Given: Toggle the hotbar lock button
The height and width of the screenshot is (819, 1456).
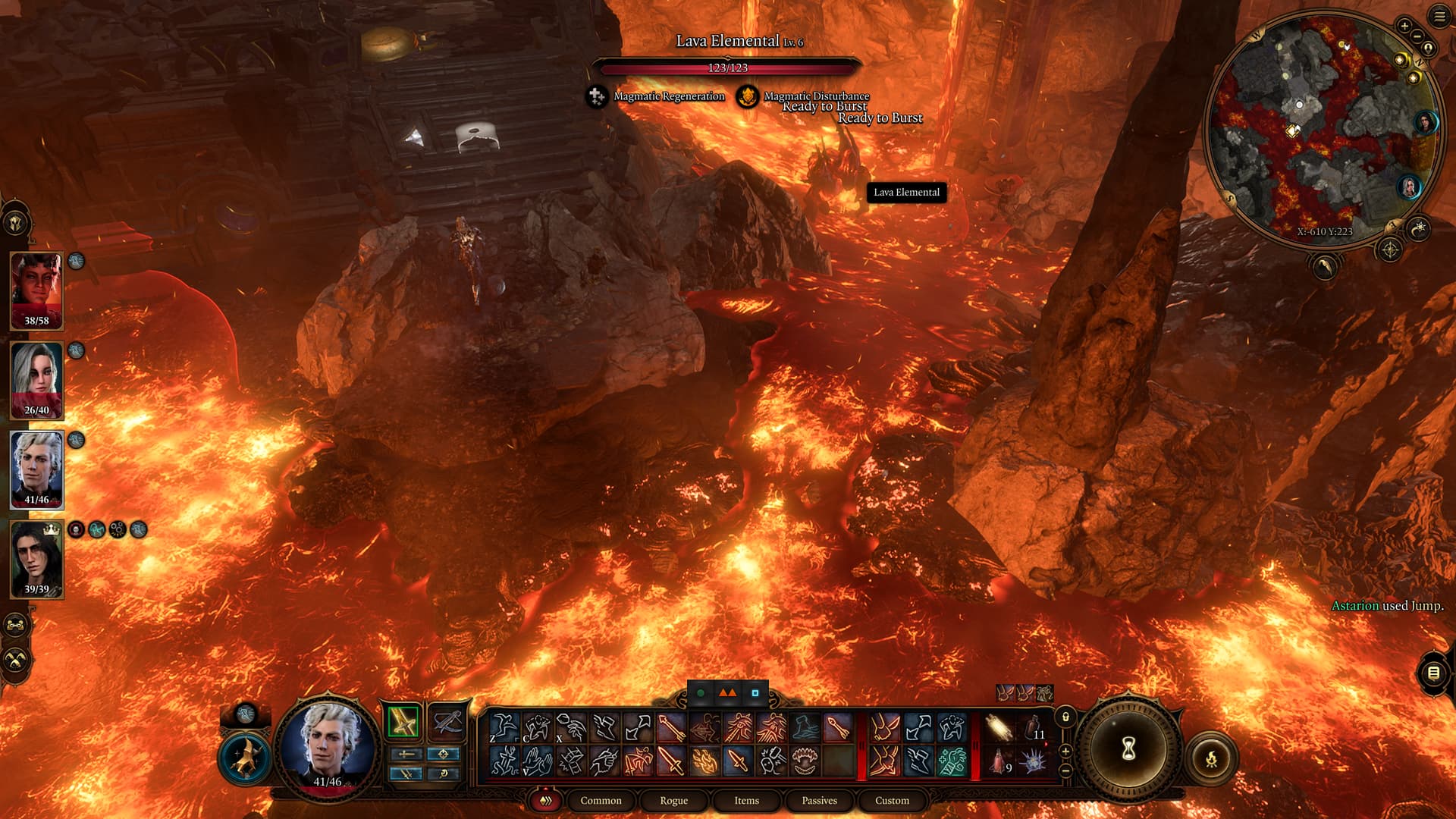Looking at the screenshot, I should (x=1065, y=717).
